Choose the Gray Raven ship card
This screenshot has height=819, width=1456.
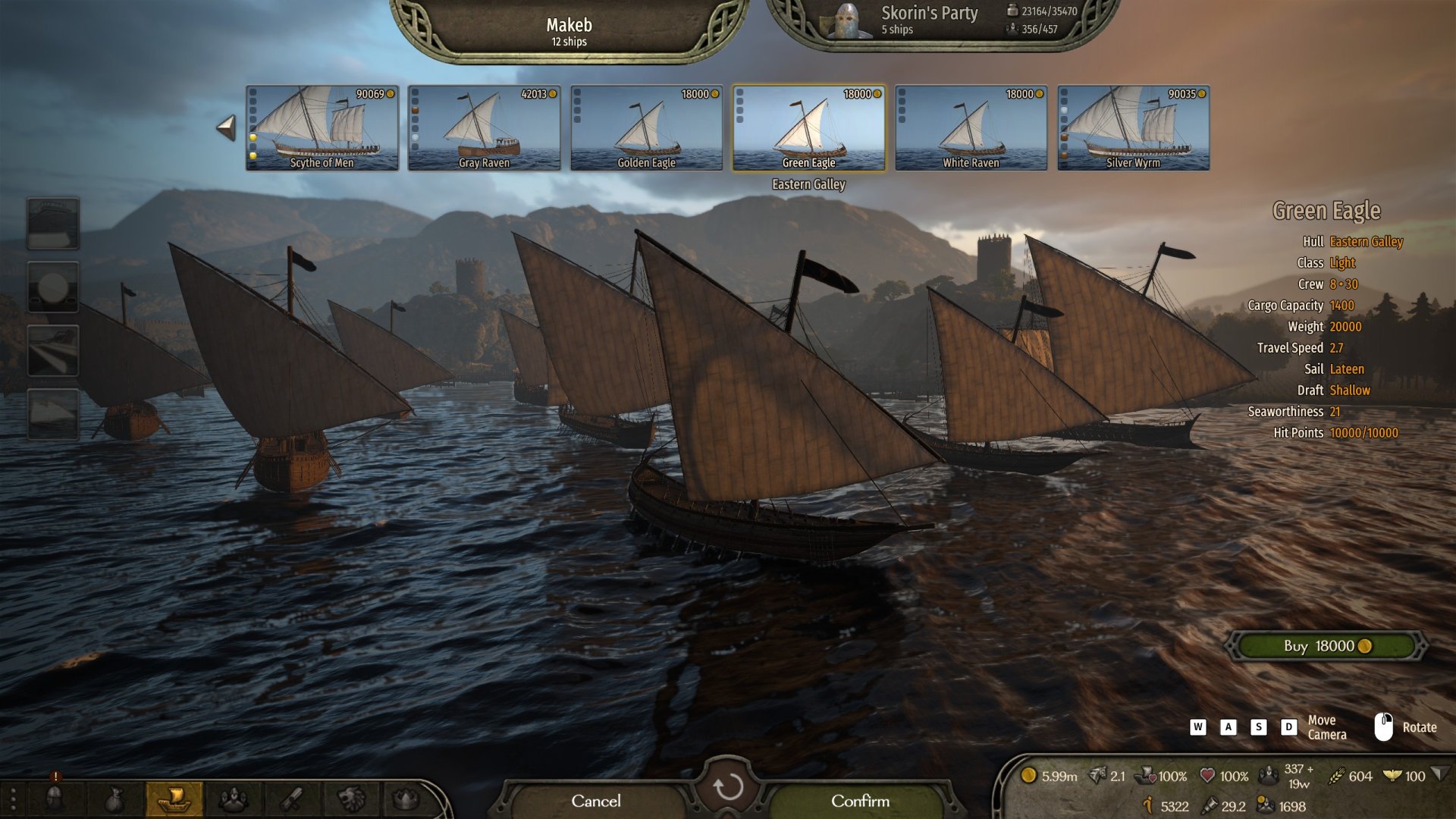[484, 127]
